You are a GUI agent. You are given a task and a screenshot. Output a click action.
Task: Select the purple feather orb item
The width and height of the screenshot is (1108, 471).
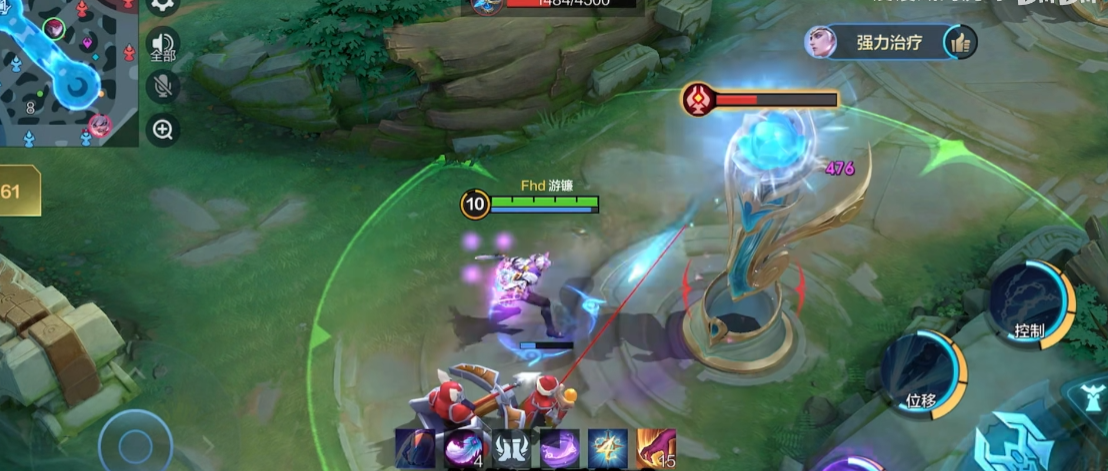[464, 448]
